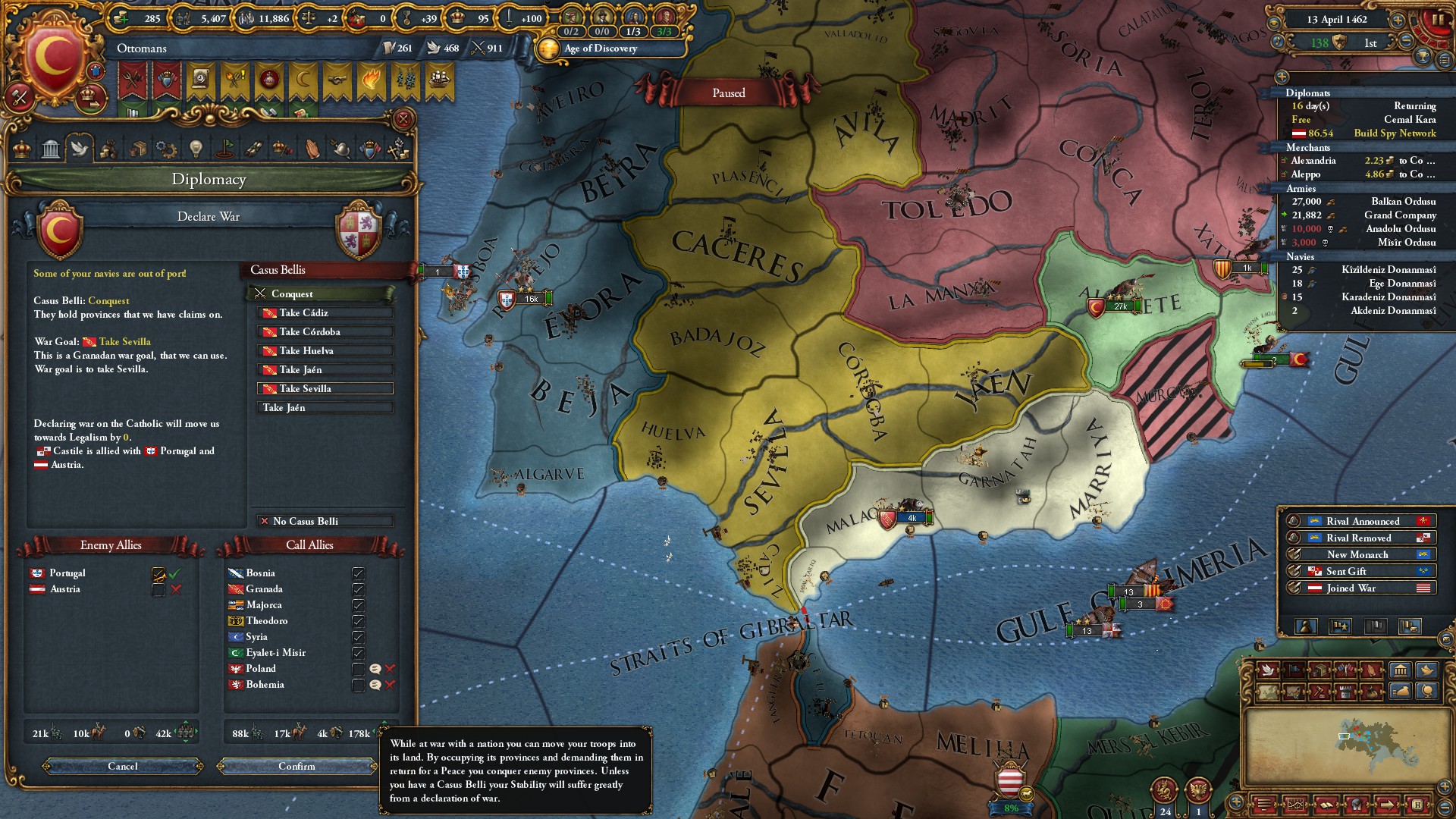Viewport: 1456px width, 819px height.
Task: Open the Joined War notification
Action: pyautogui.click(x=1362, y=588)
